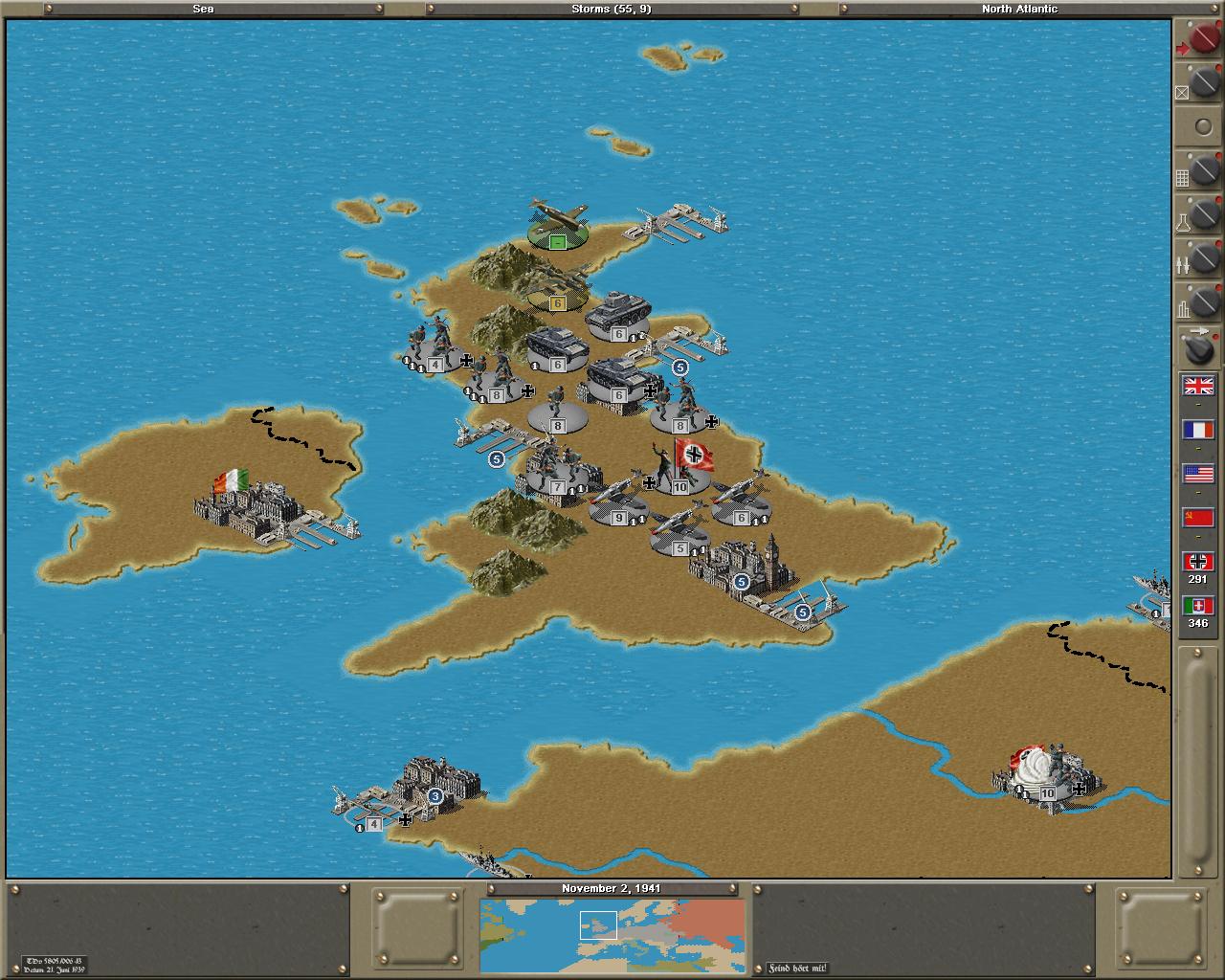Select the United Kingdom flag
Viewport: 1225px width, 980px height.
pos(1198,386)
